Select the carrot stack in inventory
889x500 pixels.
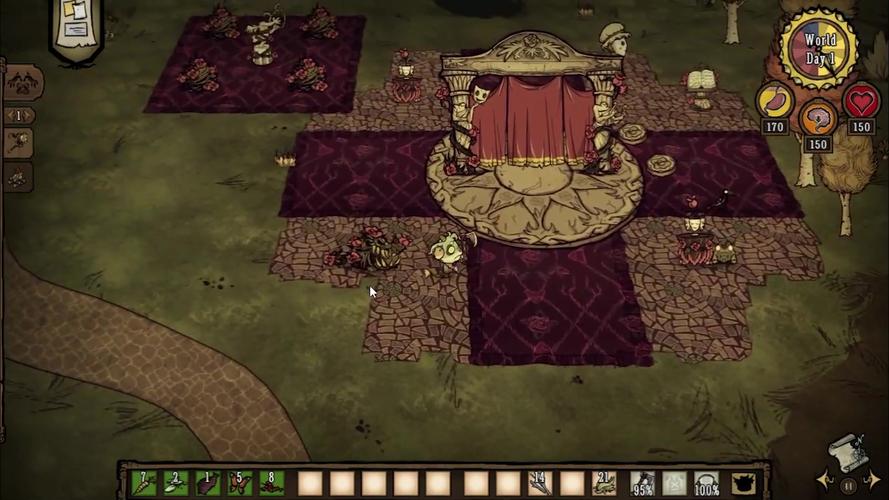pos(144,484)
